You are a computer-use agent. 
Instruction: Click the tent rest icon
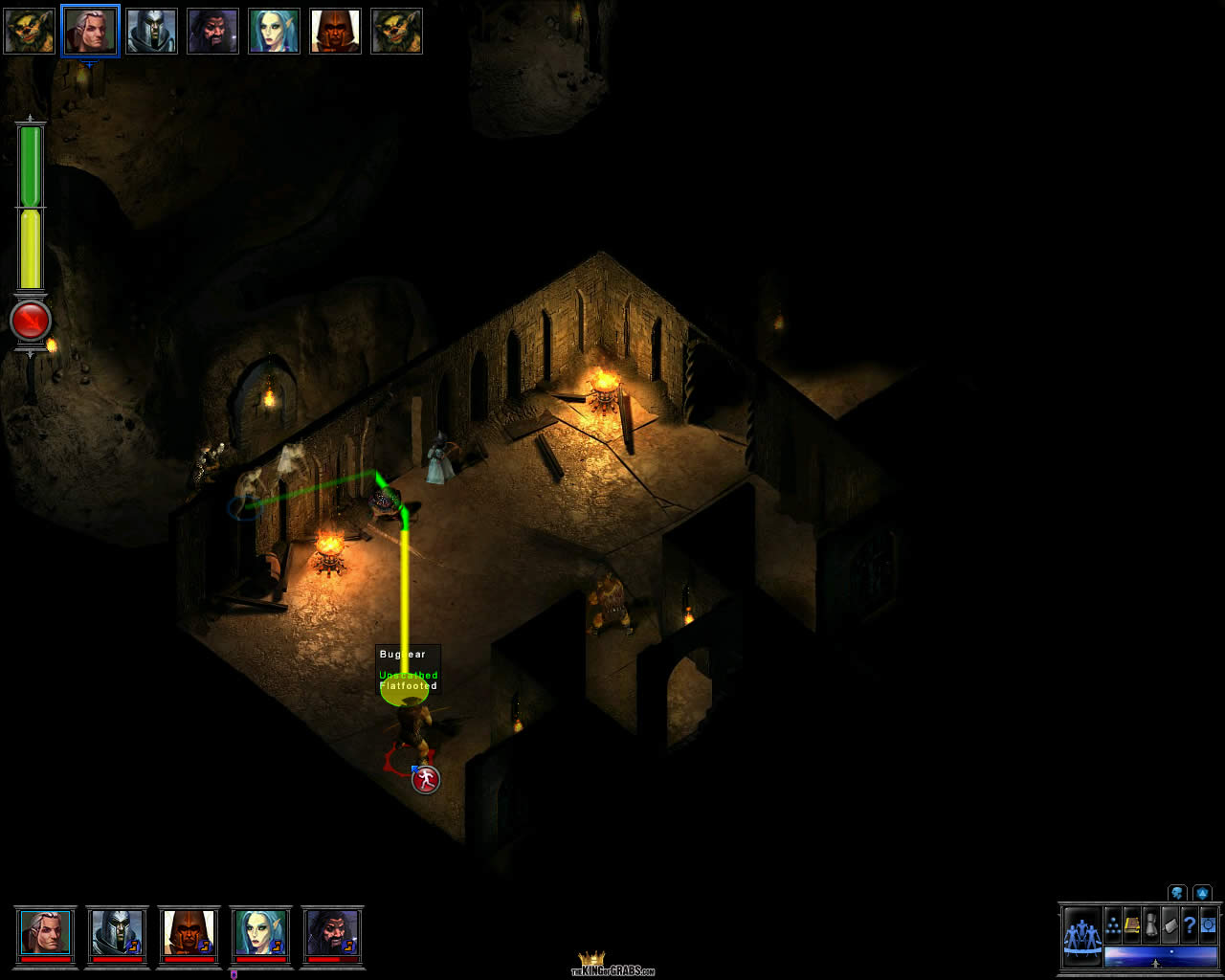click(x=1169, y=925)
